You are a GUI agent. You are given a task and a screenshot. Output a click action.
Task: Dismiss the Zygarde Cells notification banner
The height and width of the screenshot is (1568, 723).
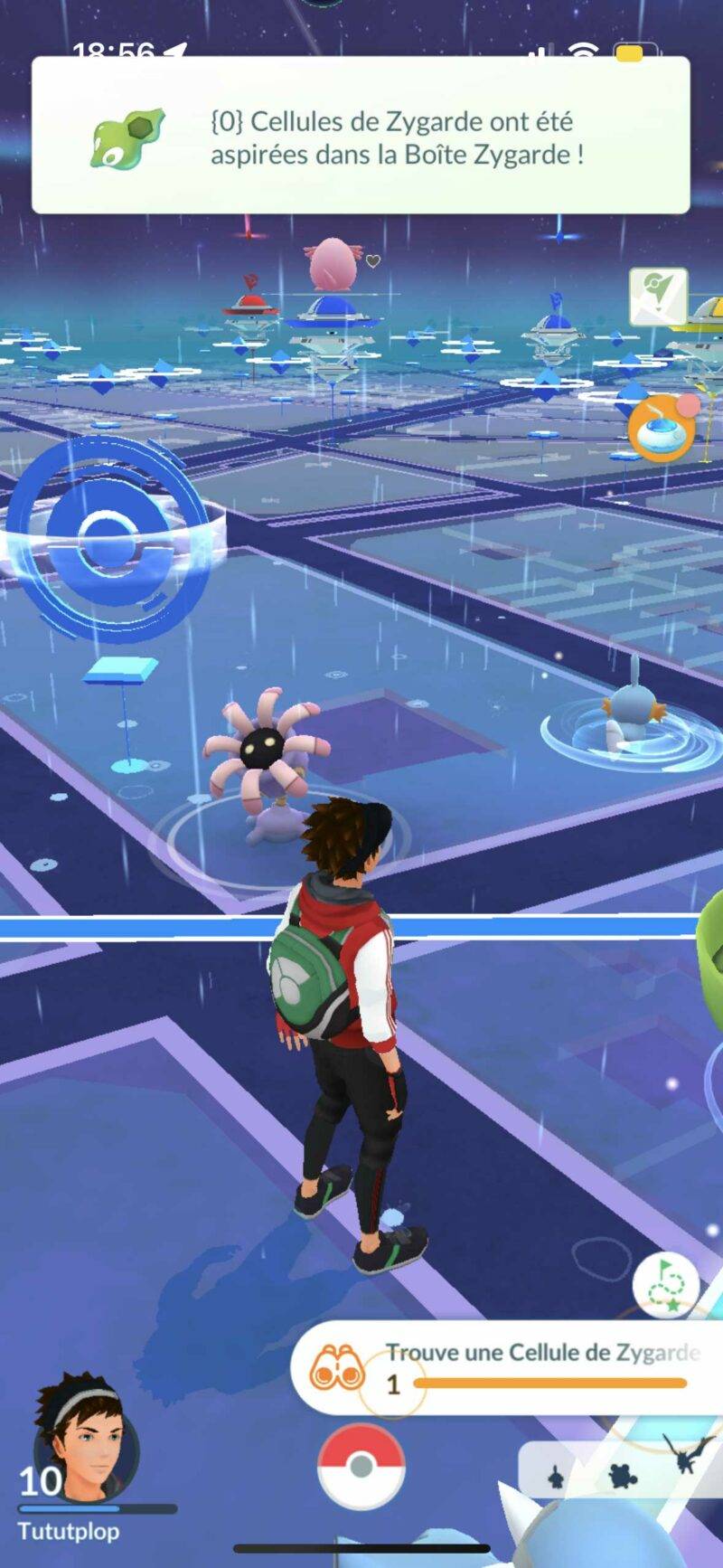coord(361,136)
